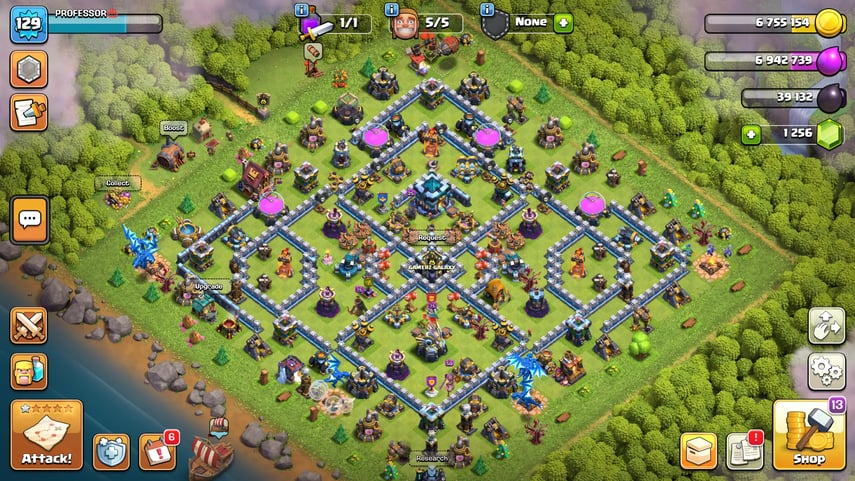Open the gear settings menu
855x481 pixels.
pos(826,371)
